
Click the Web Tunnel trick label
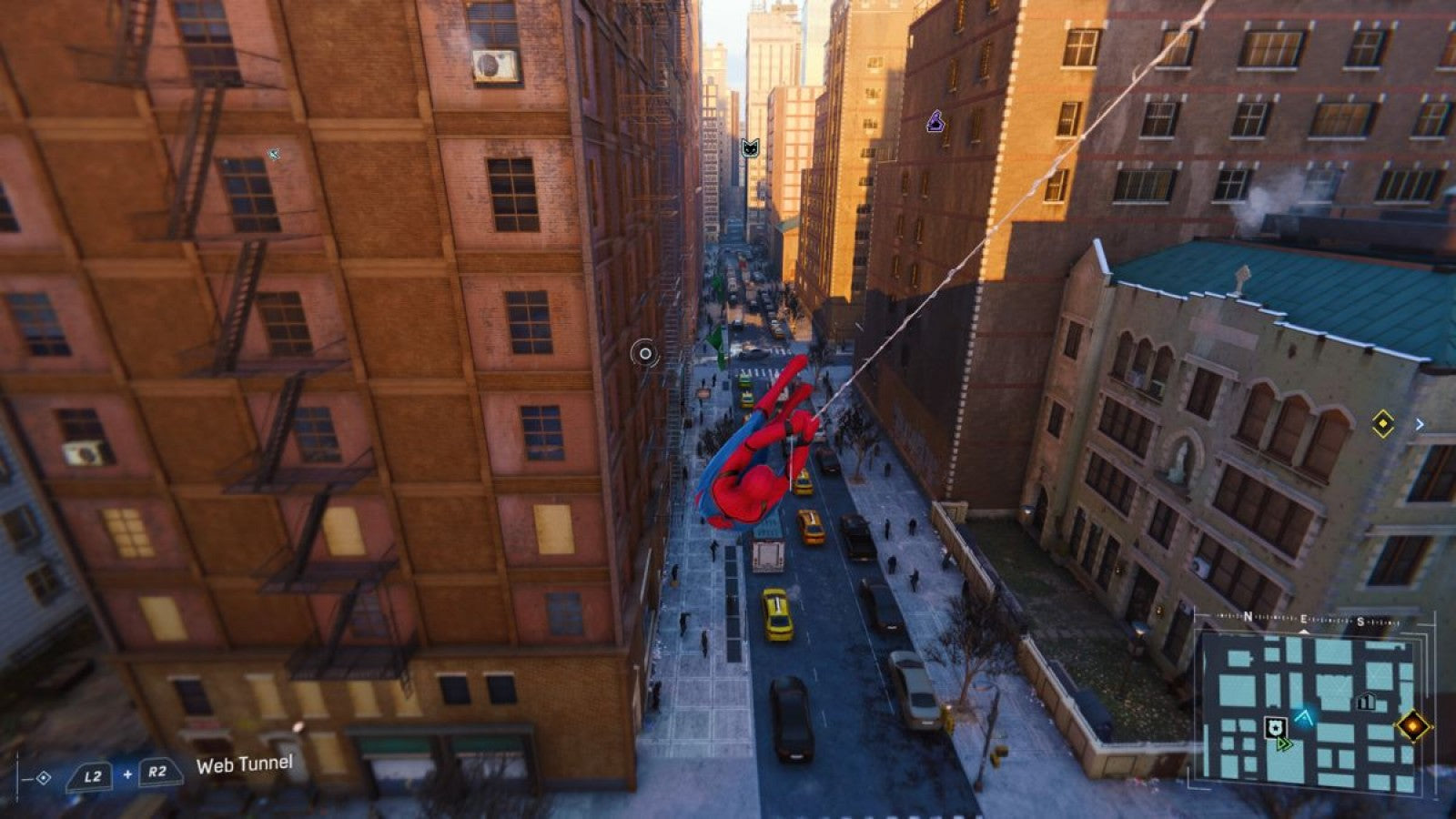click(244, 766)
